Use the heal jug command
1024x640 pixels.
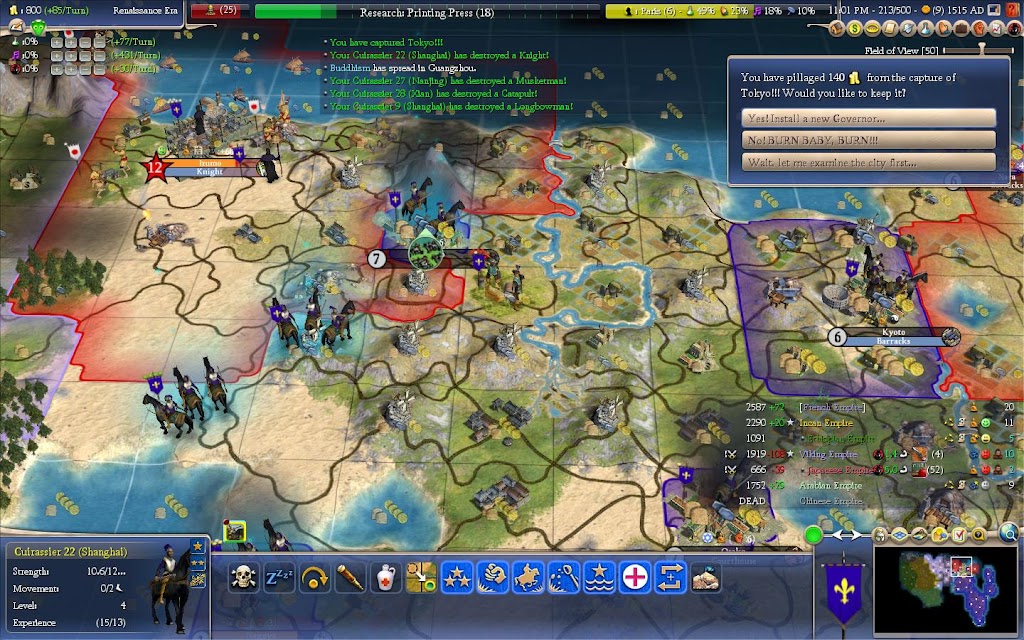pos(385,577)
